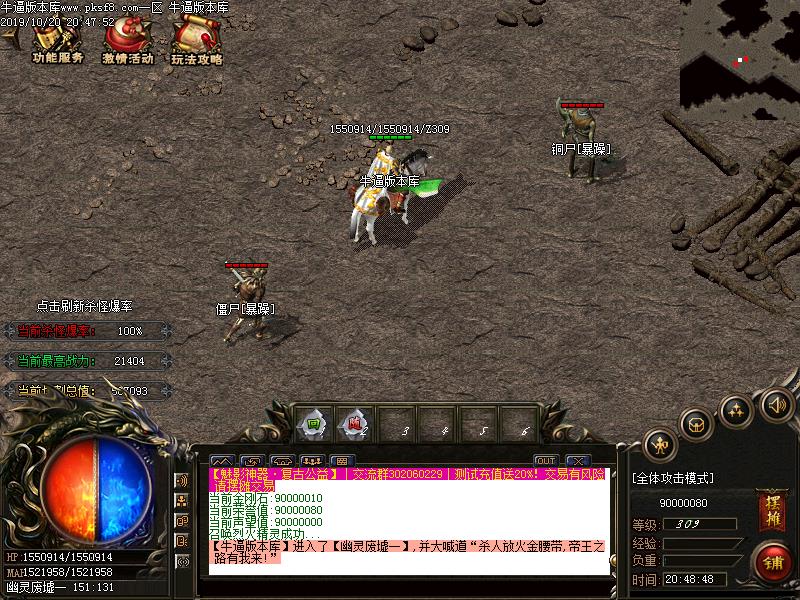This screenshot has width=800, height=600.
Task: Open the 玩法攻略 gameplay guide
Action: point(196,43)
